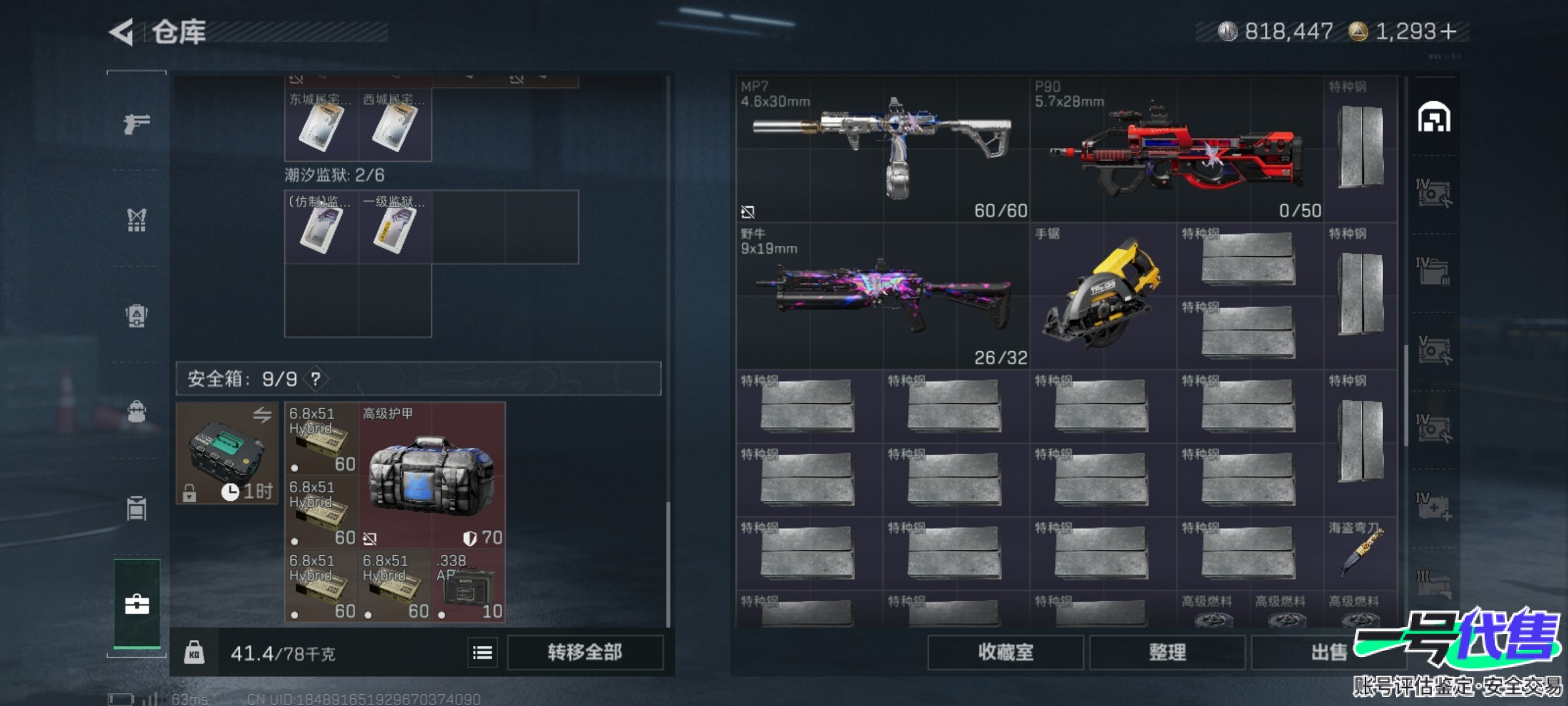Choose the 野牛 9x19mm gun
The image size is (1568, 706).
tap(882, 296)
